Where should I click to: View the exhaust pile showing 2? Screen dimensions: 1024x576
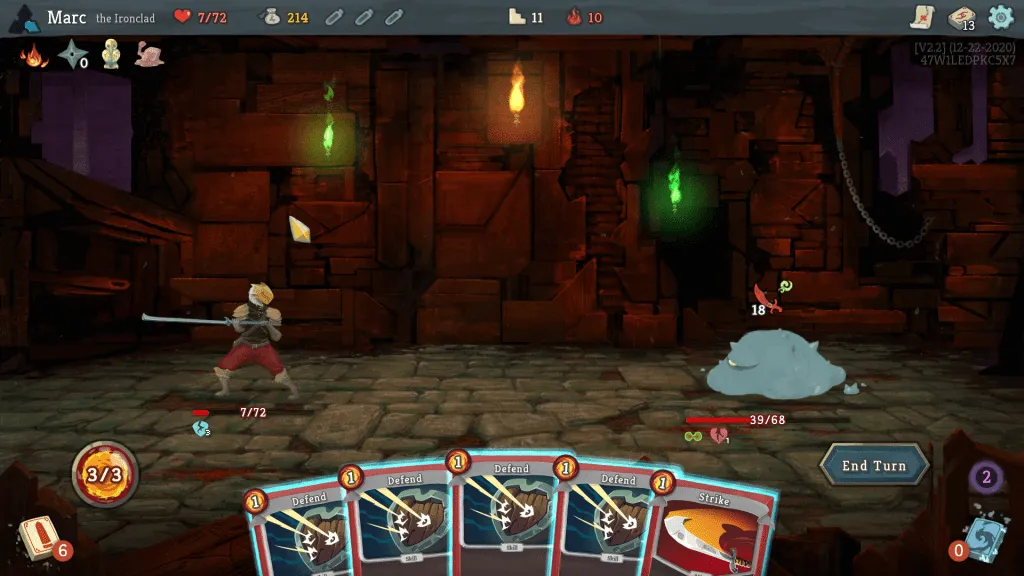[x=985, y=477]
